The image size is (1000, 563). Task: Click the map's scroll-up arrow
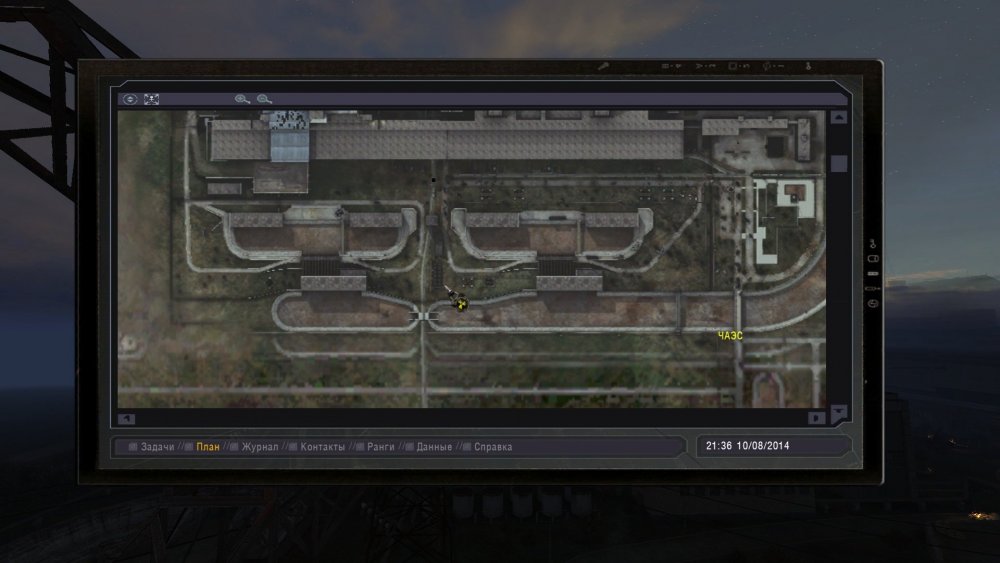pyautogui.click(x=838, y=117)
